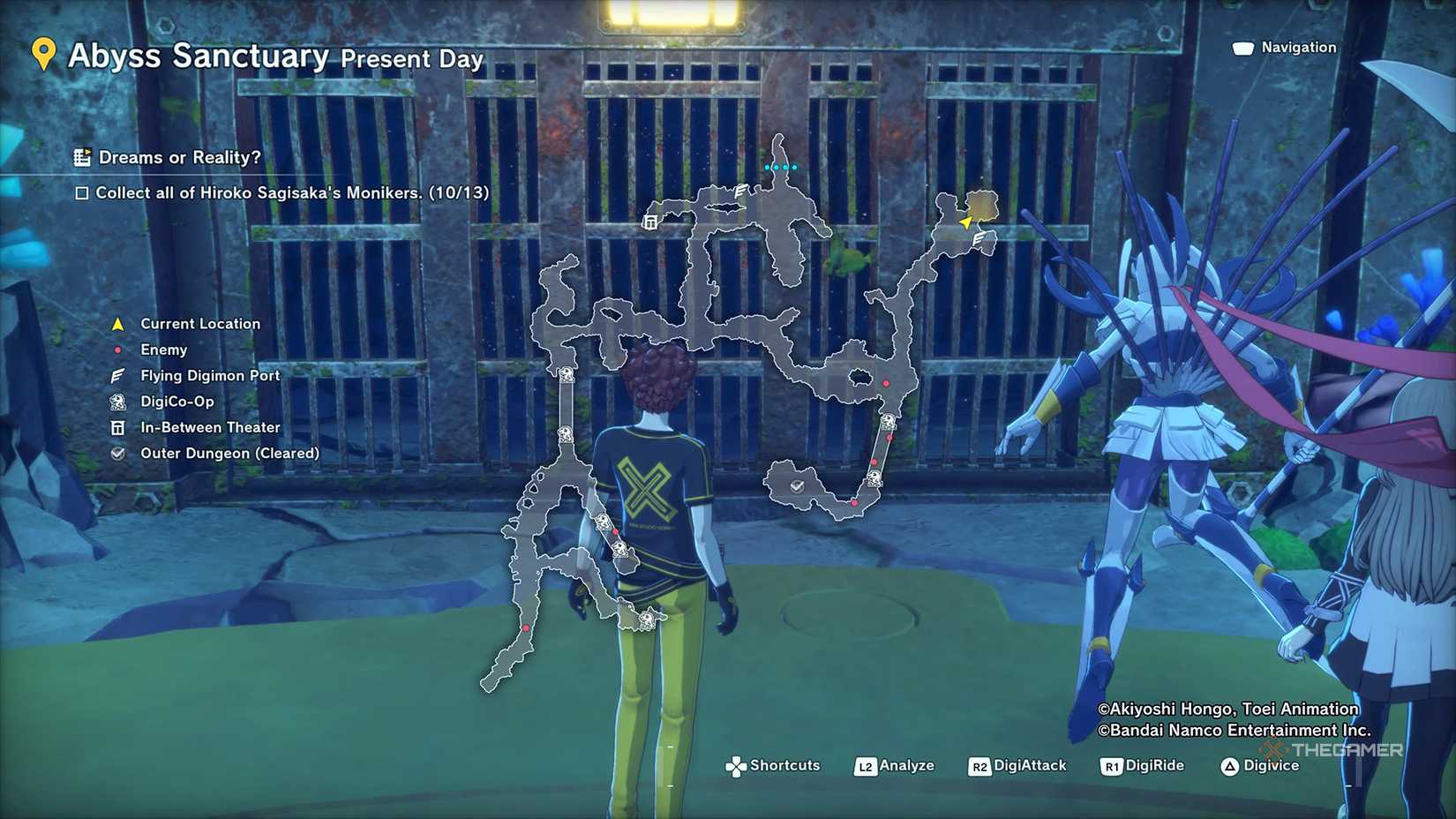Viewport: 1456px width, 819px height.
Task: Click the R1 DigiRide icon in the shortcut bar
Action: click(1110, 765)
